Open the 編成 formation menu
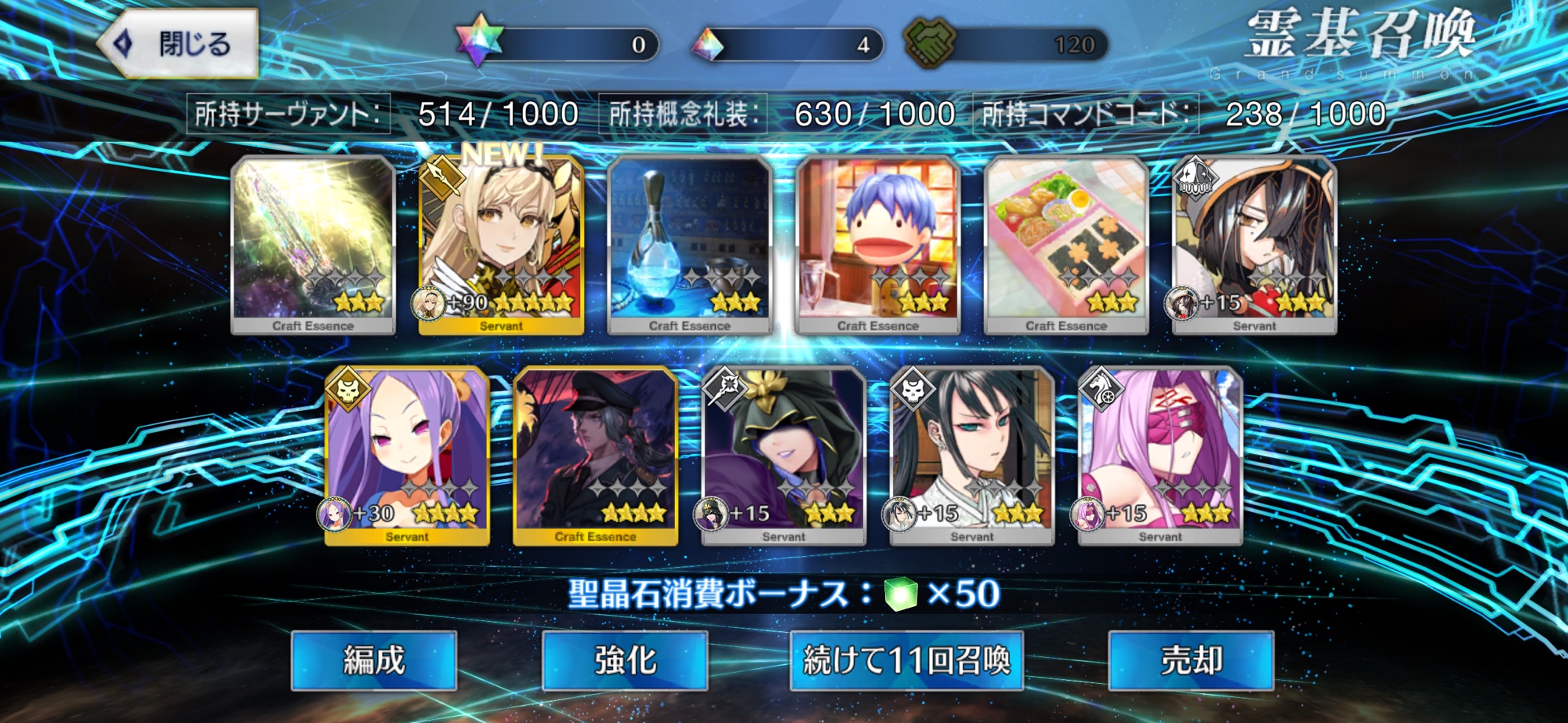1568x723 pixels. point(374,660)
